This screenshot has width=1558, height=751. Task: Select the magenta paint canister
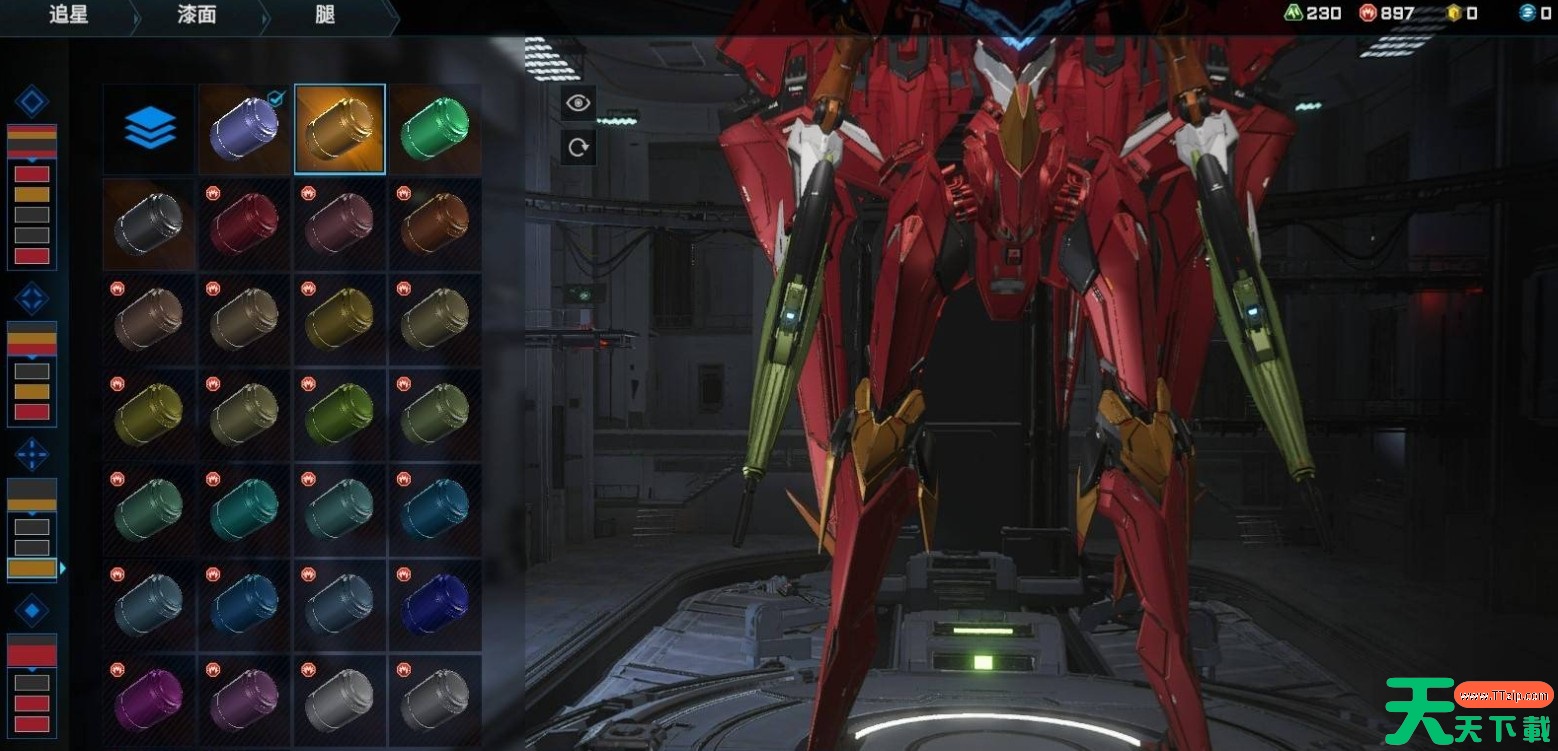point(149,699)
